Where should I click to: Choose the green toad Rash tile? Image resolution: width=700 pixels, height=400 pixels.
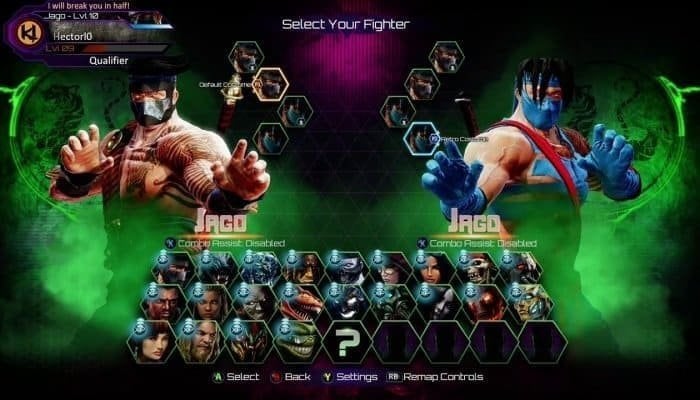click(x=298, y=341)
